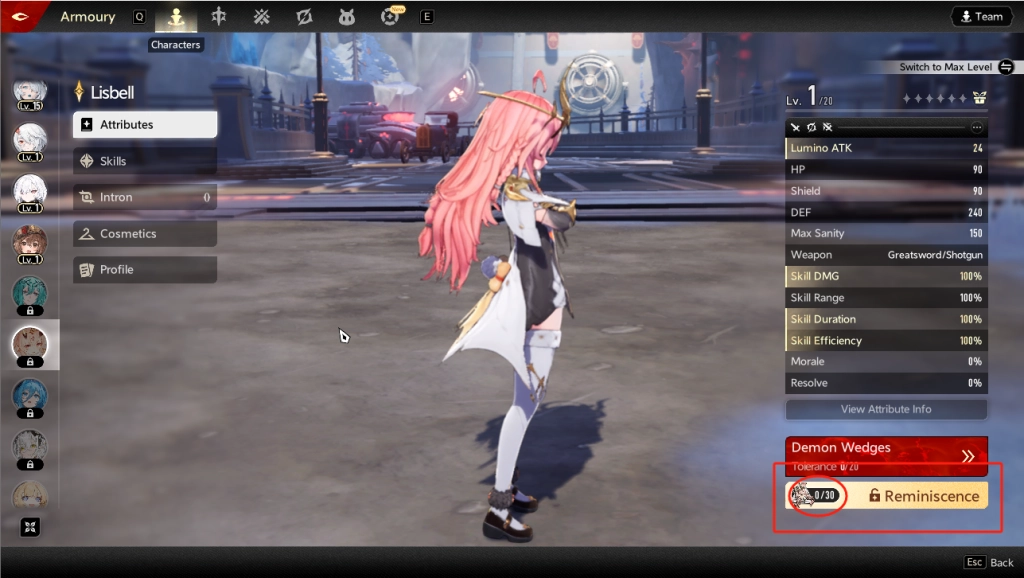Open the cat-eared creature tab
Viewport: 1024px width, 578px height.
[x=348, y=17]
